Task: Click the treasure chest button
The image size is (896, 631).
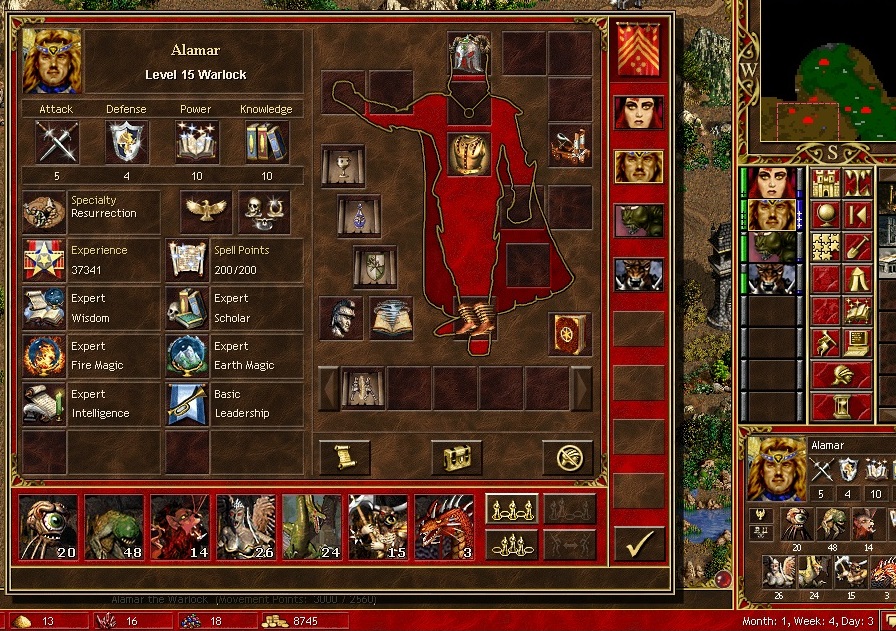Action: 456,457
